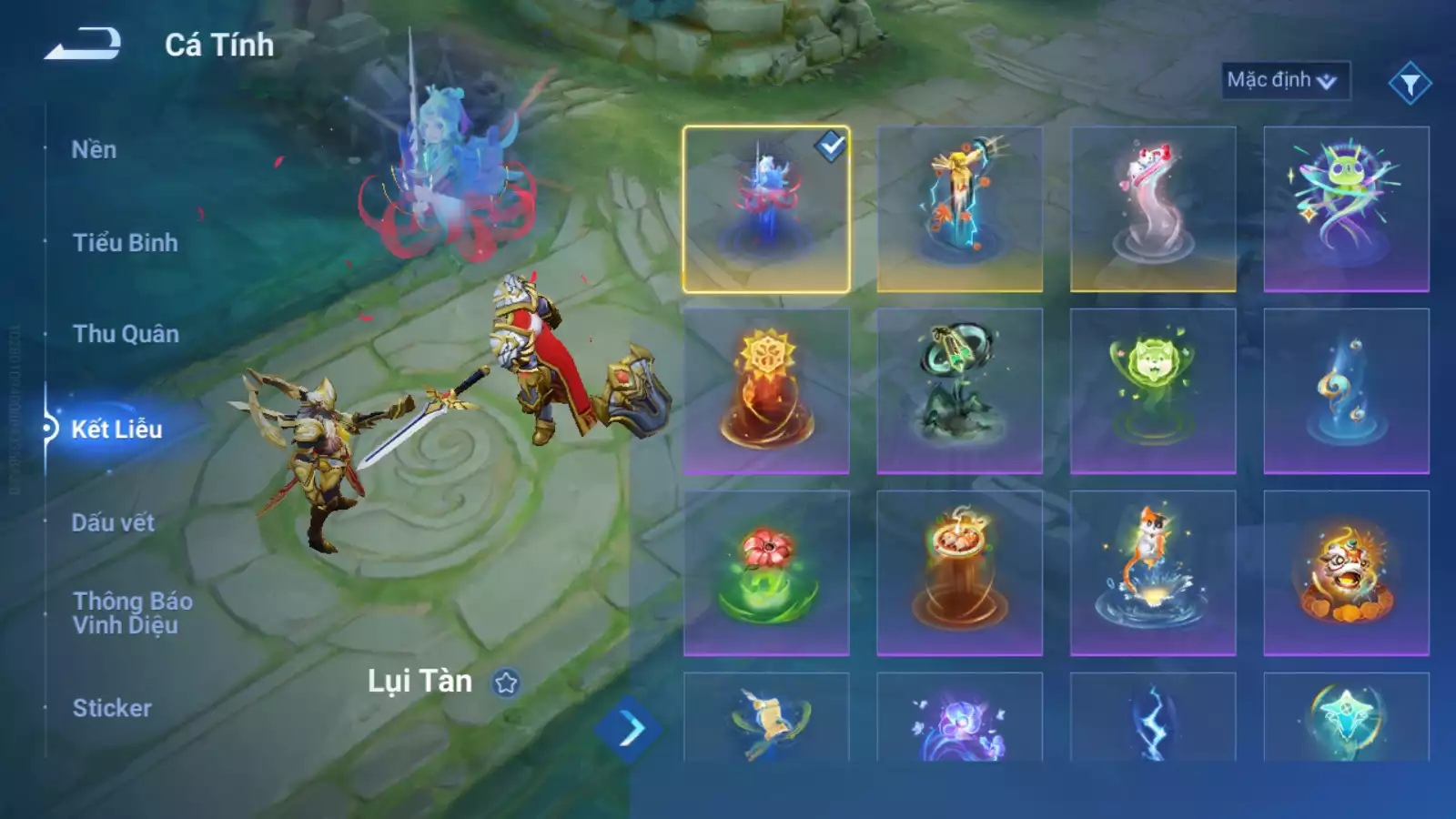Choose the lion dance head effect
1456x819 pixels.
(1346, 573)
